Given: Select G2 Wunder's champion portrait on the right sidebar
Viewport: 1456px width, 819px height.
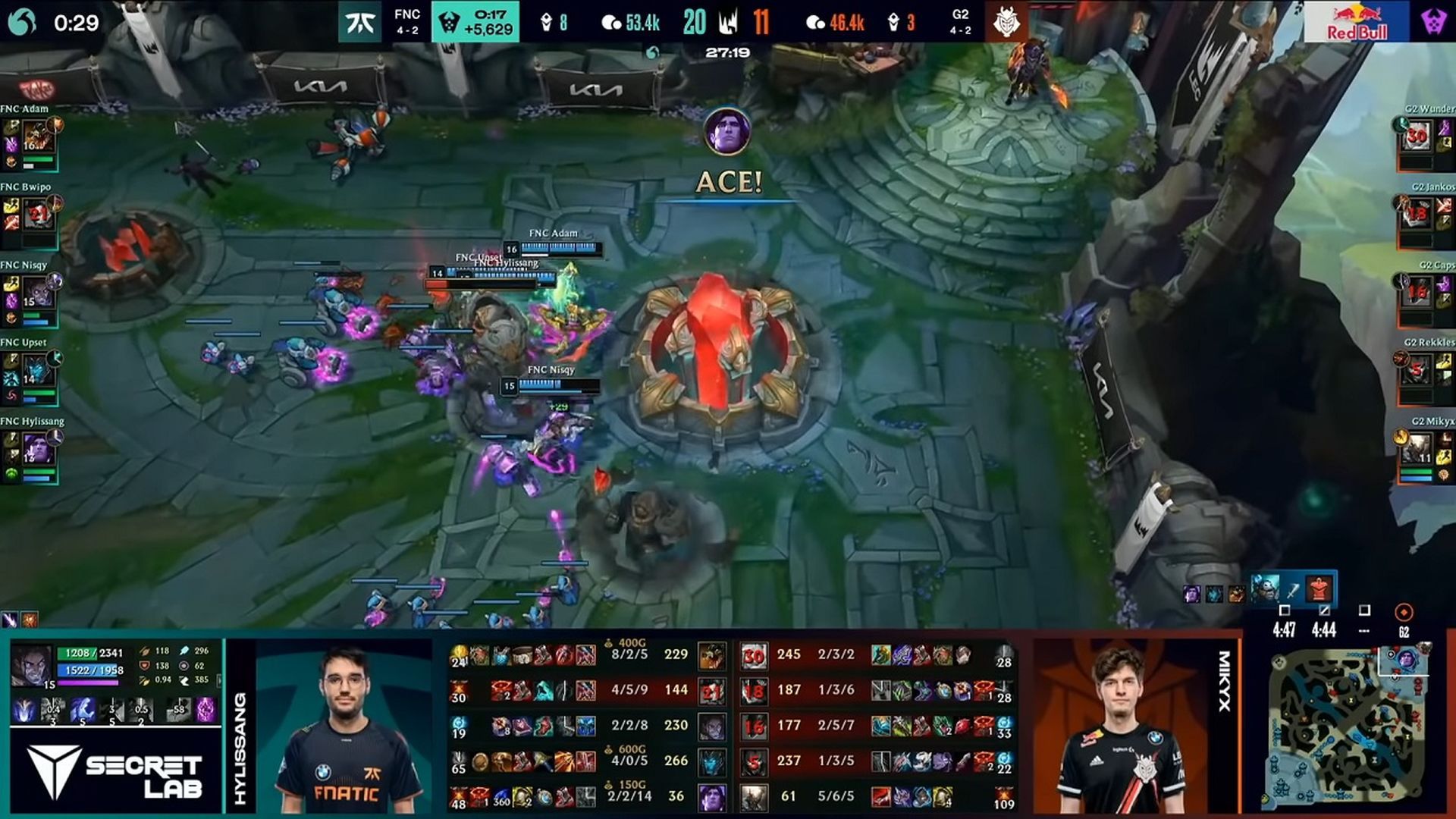Looking at the screenshot, I should click(1417, 136).
